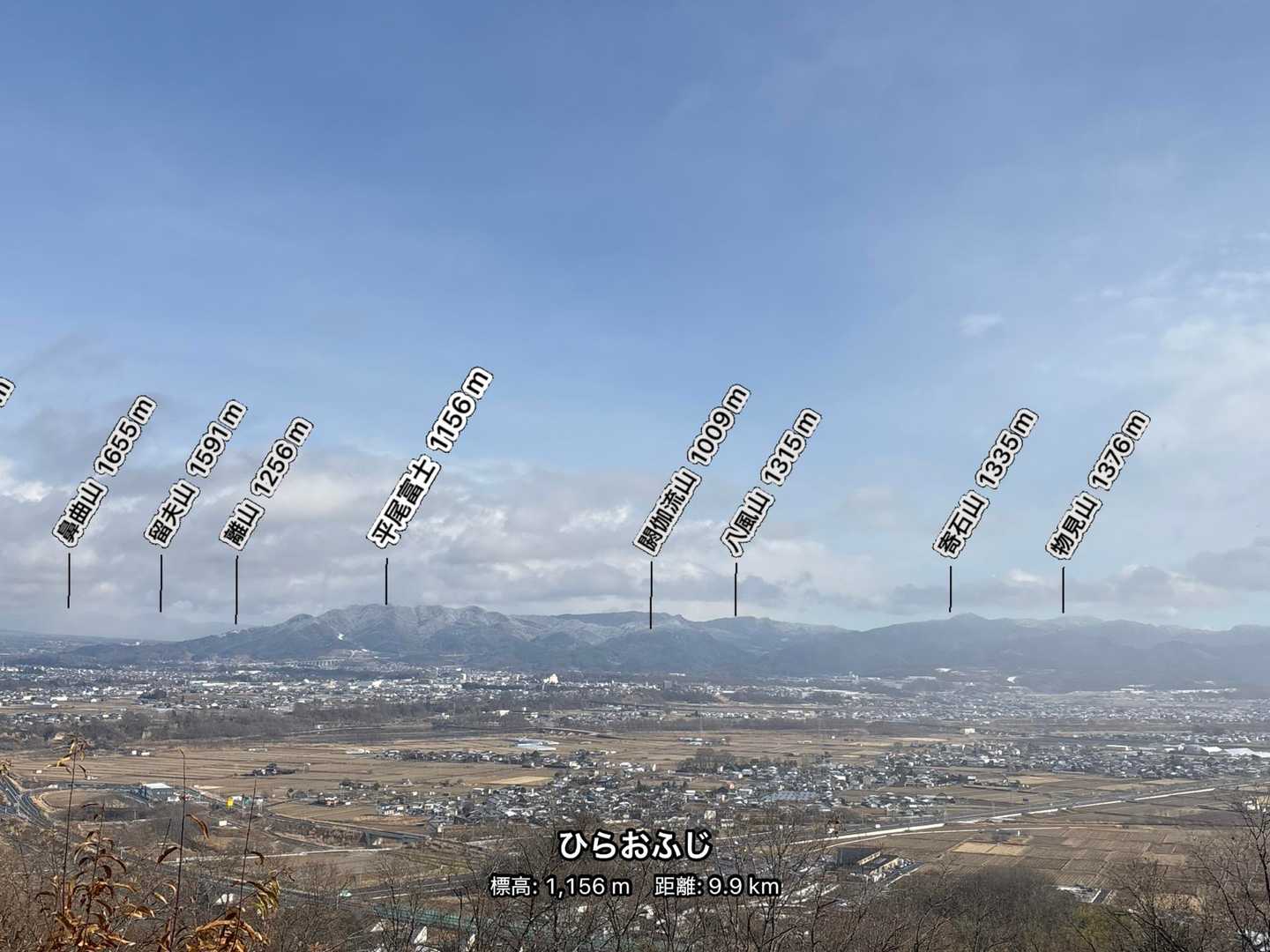The image size is (1270, 952).
Task: Show details for 八風山 1315 m
Action: (772, 482)
